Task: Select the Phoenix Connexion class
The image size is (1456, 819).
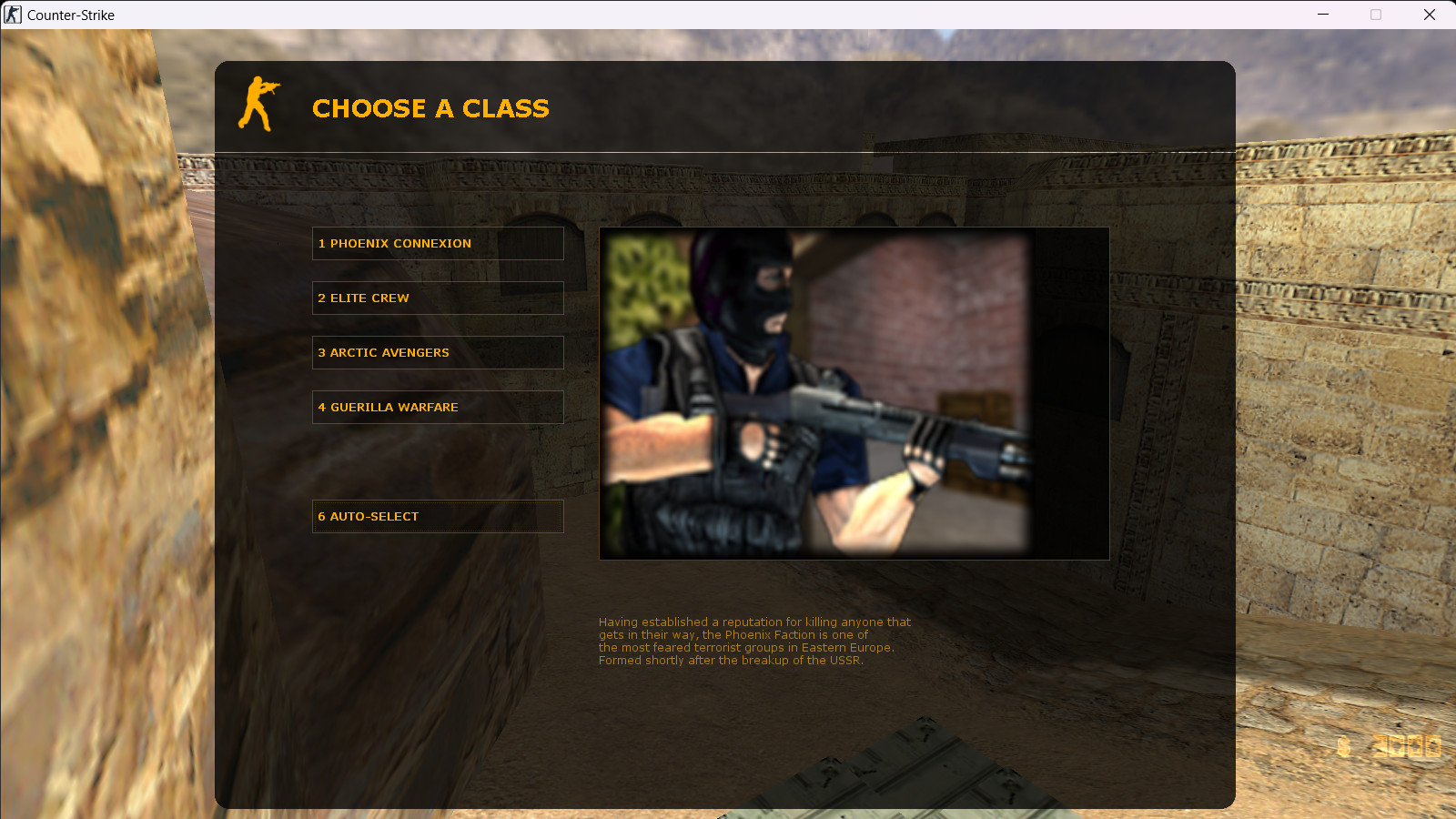Action: click(438, 243)
